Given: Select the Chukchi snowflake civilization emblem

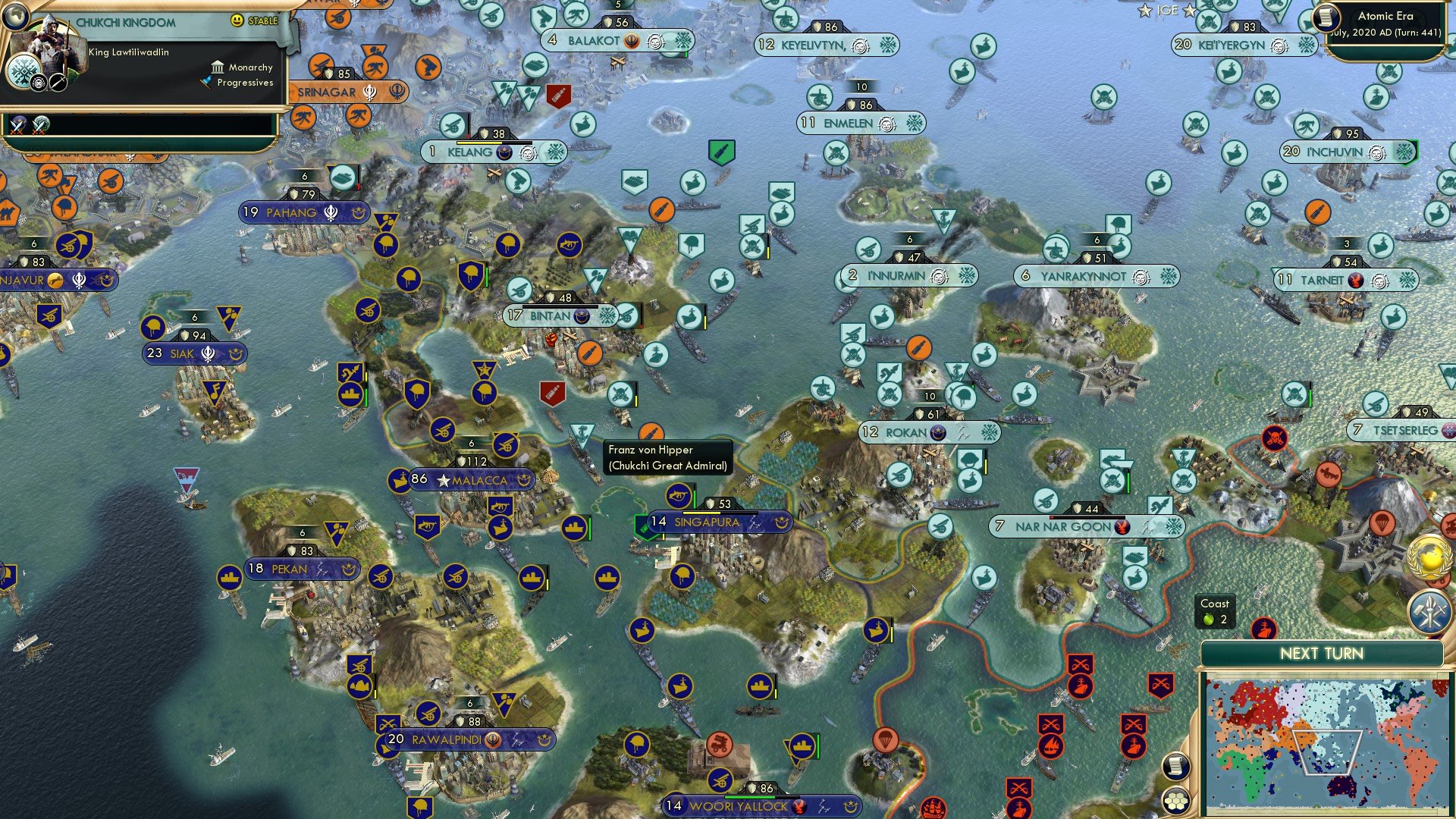Looking at the screenshot, I should 24,71.
